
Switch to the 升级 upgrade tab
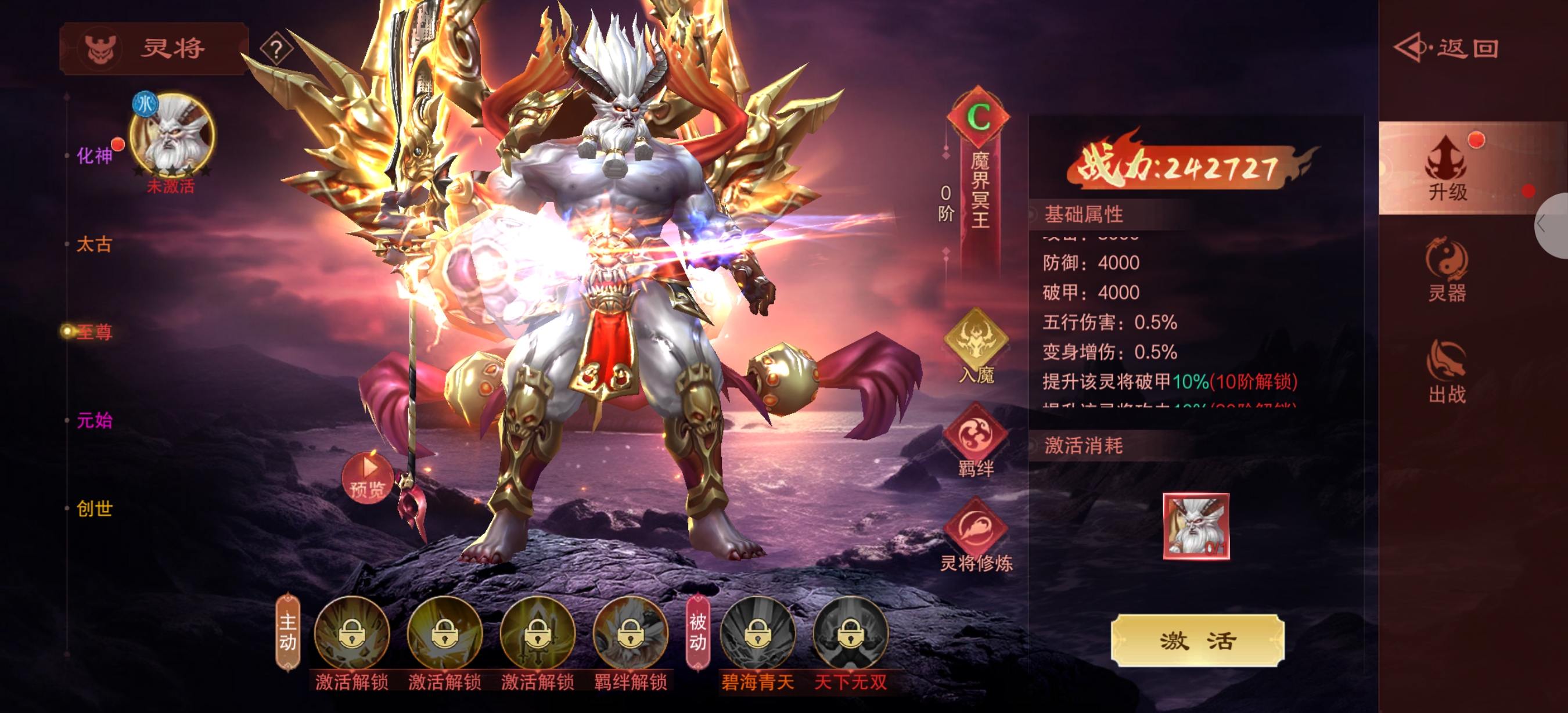[x=1447, y=168]
